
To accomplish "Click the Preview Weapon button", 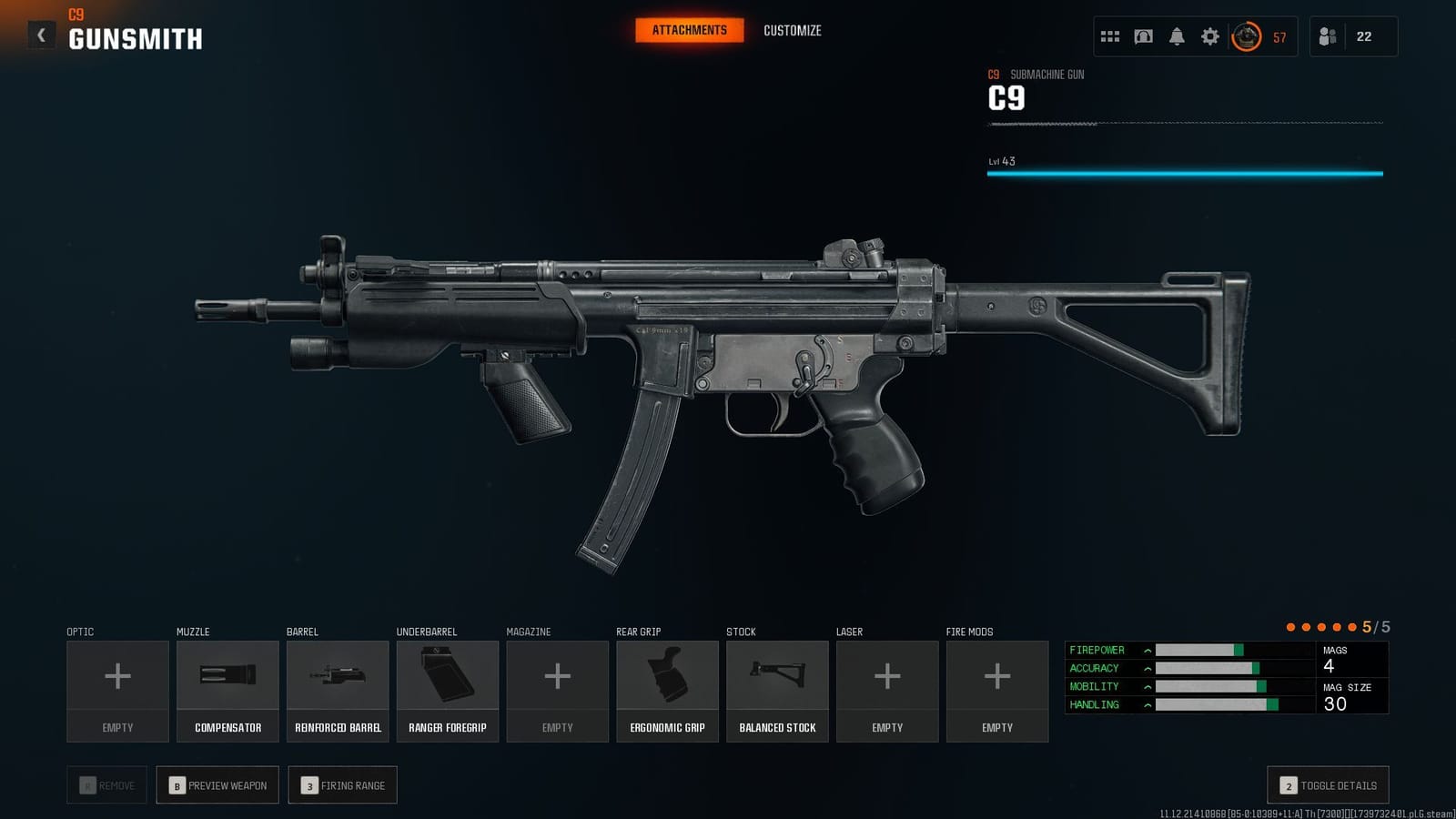I will [217, 784].
